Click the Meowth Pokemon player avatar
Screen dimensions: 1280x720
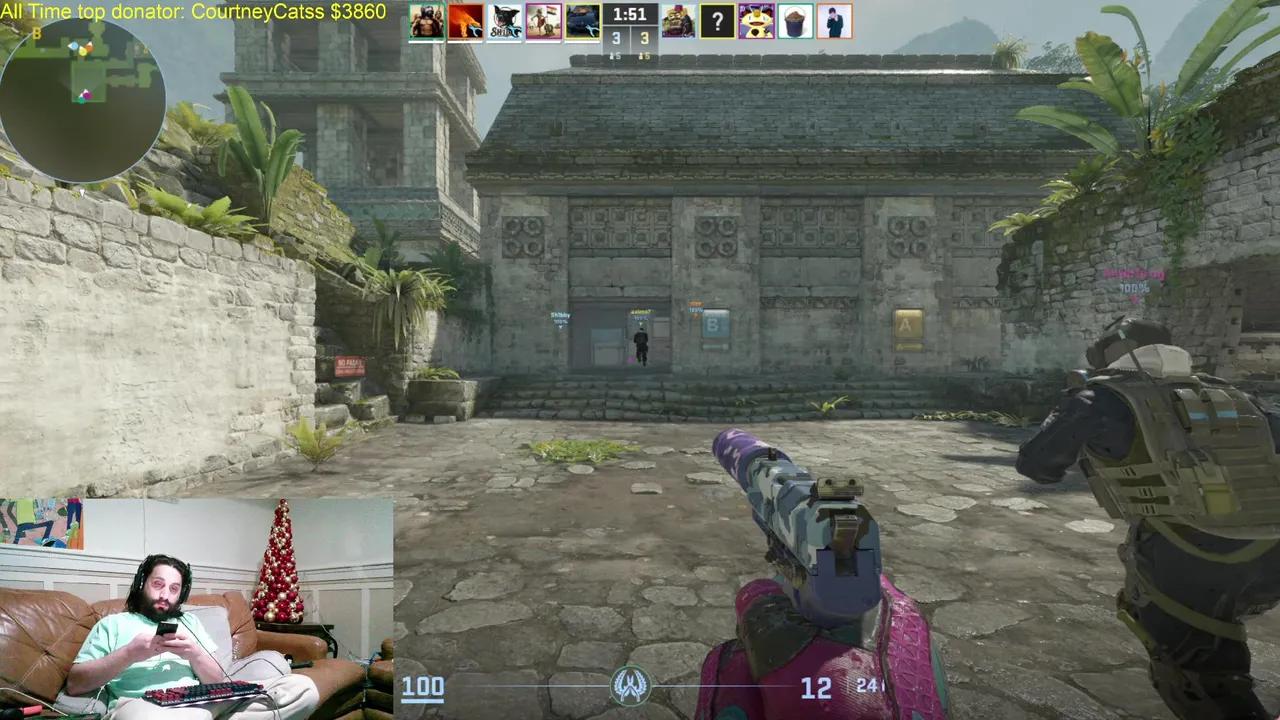(757, 20)
